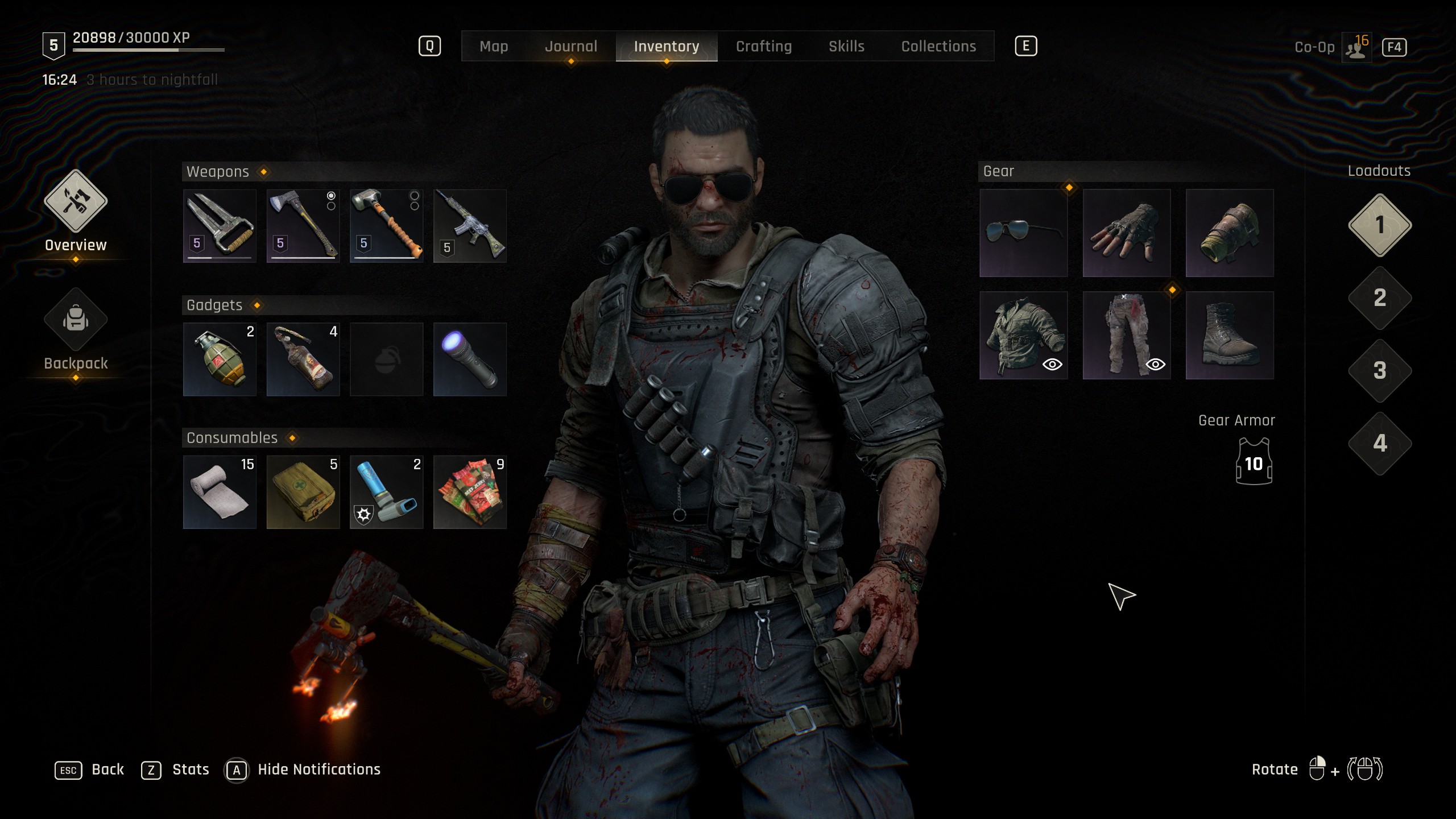Select the Overview section
The image size is (1456, 819).
[76, 210]
